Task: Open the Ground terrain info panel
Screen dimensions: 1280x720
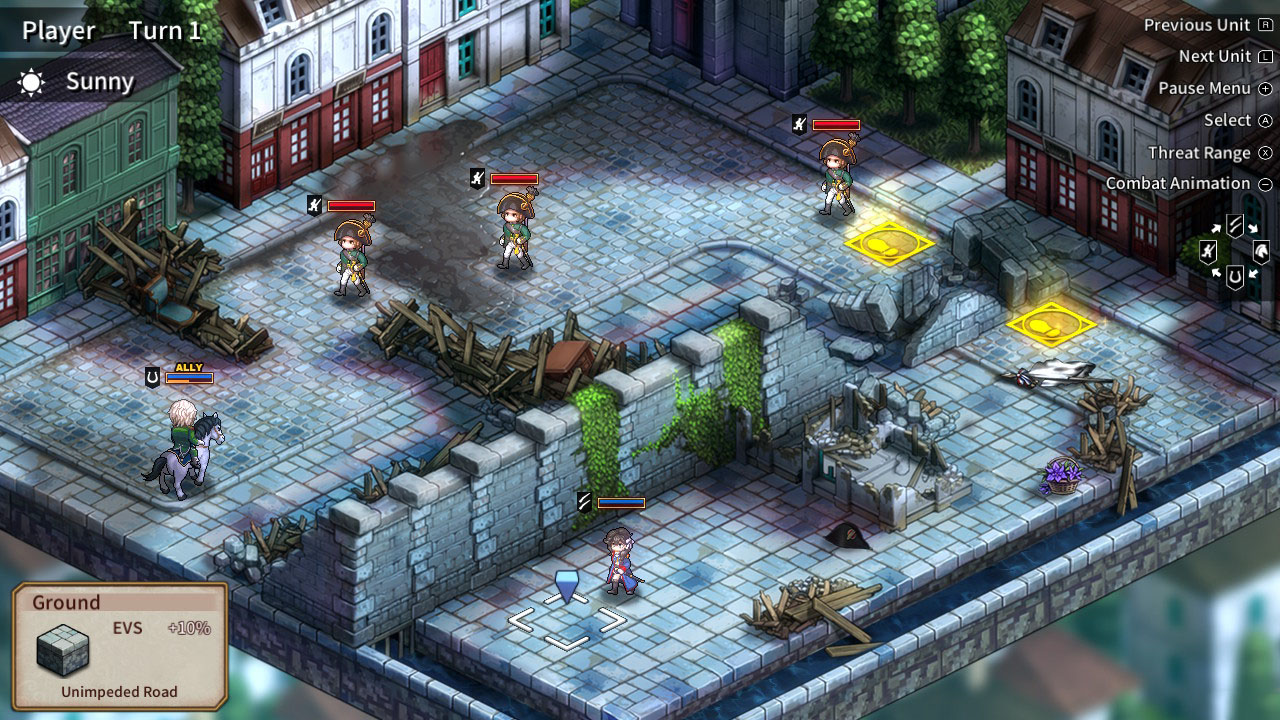Action: tap(120, 646)
